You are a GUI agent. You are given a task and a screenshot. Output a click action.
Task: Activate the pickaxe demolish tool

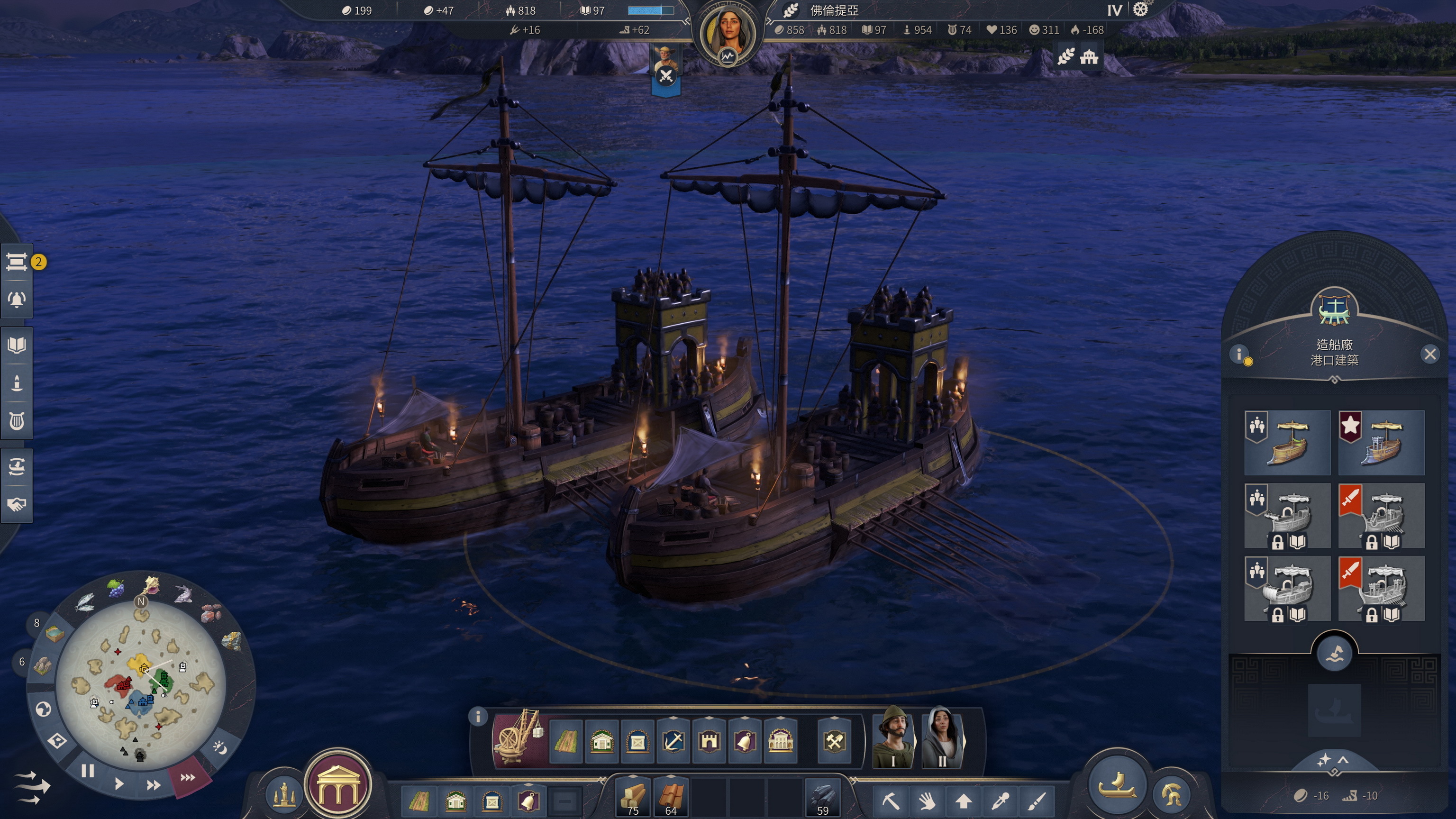pyautogui.click(x=891, y=801)
